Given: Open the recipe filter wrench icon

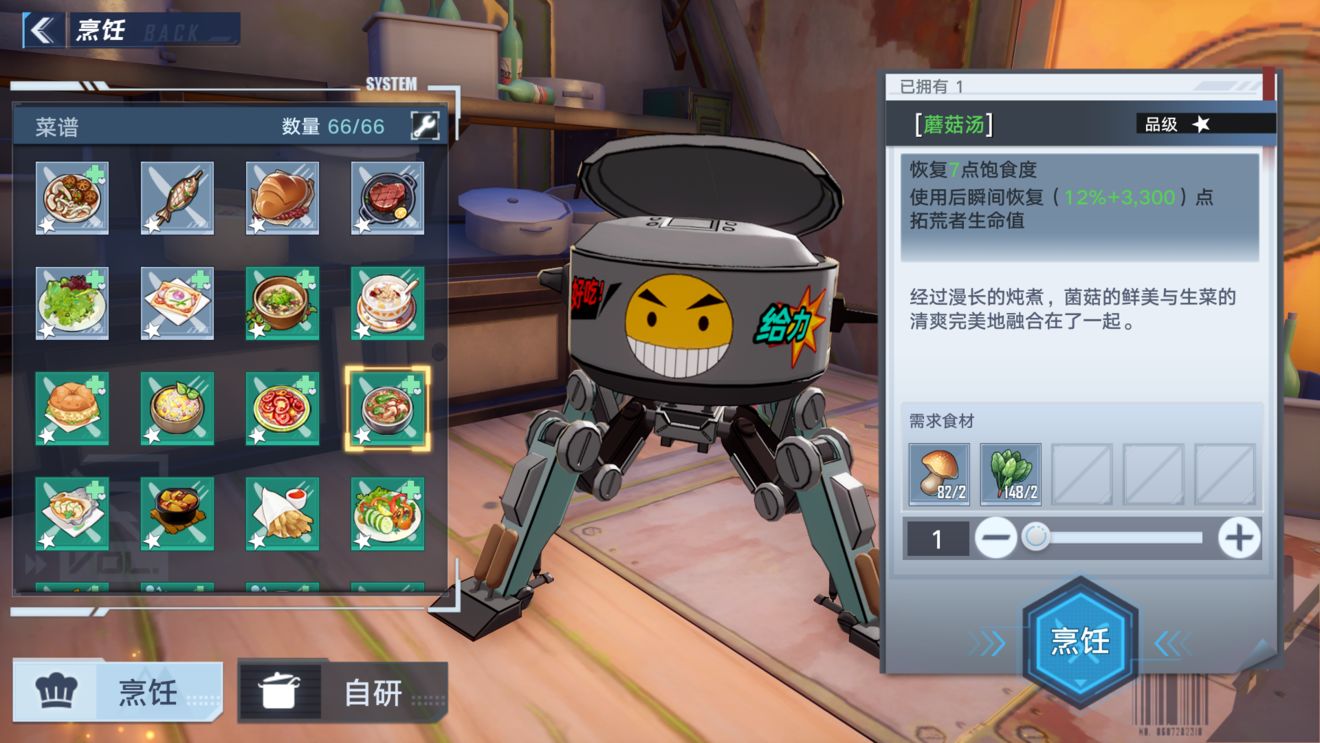Looking at the screenshot, I should [425, 126].
